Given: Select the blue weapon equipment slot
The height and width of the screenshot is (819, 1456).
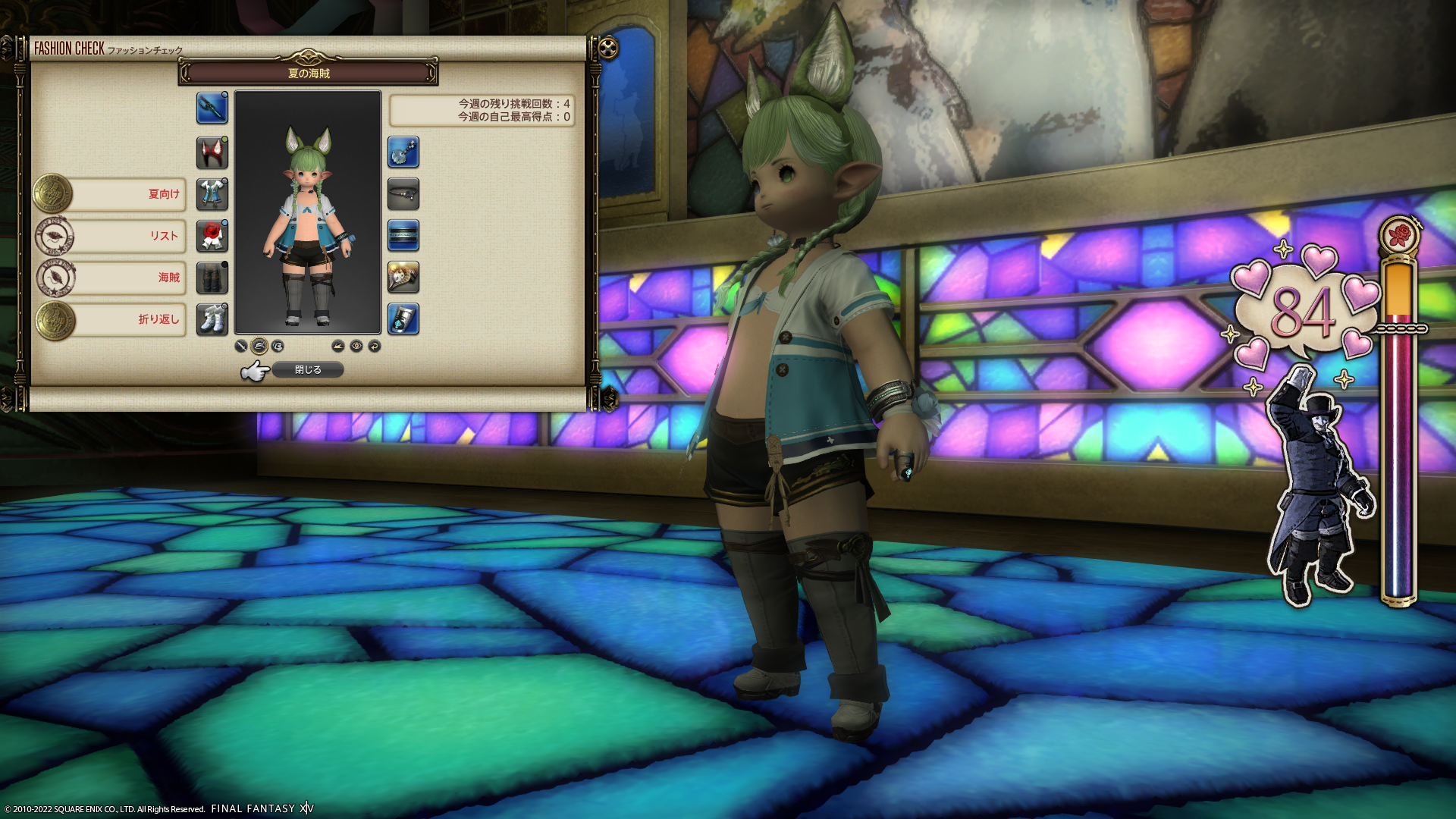Looking at the screenshot, I should tap(212, 108).
